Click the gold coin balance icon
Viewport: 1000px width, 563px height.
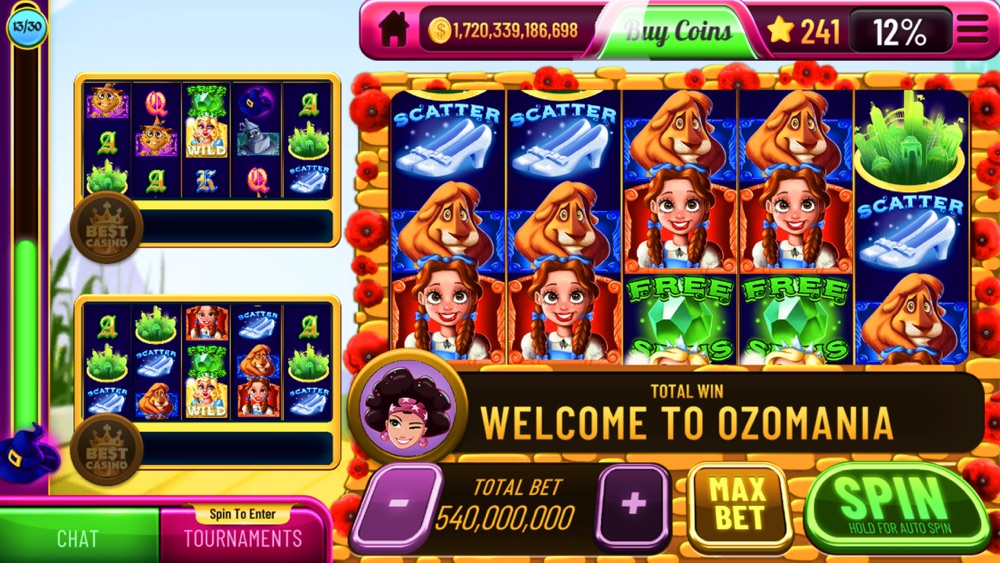439,31
